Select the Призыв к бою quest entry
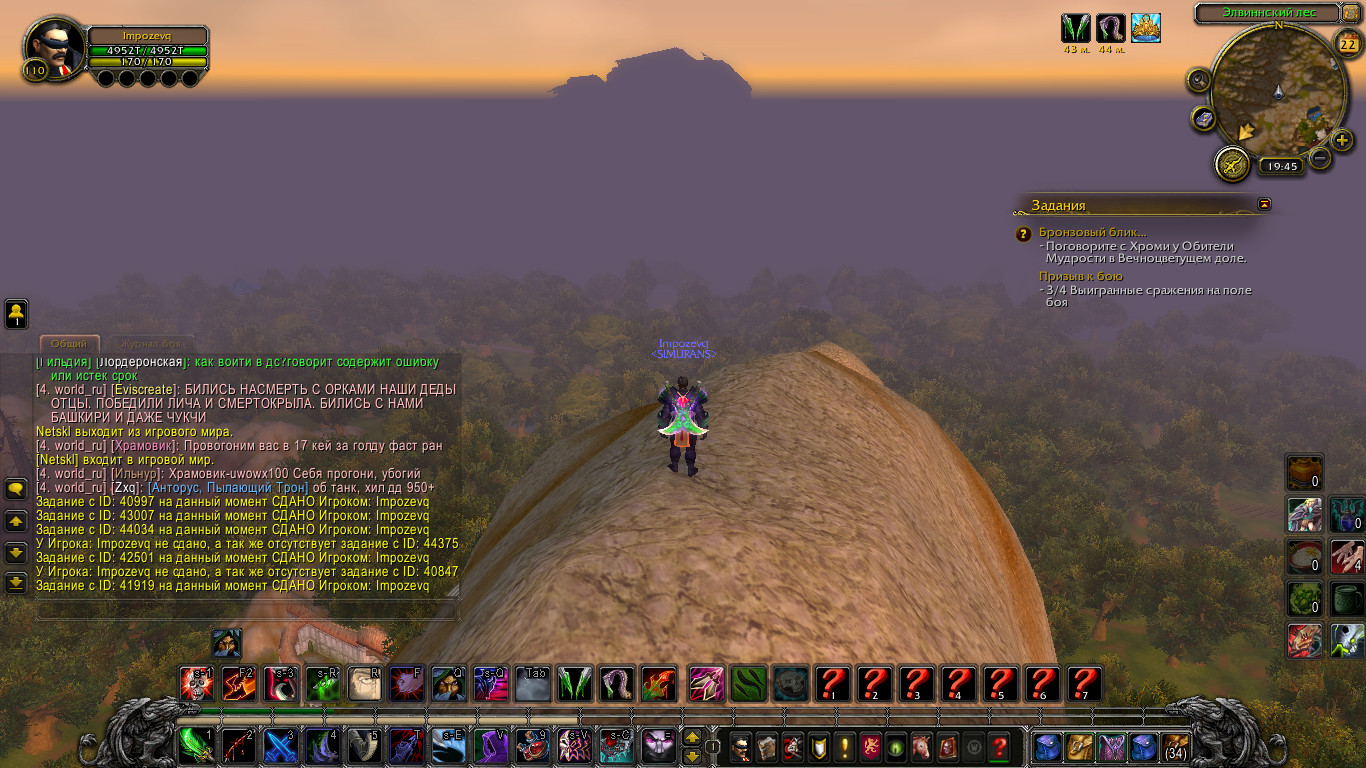The image size is (1366, 768). point(1080,276)
